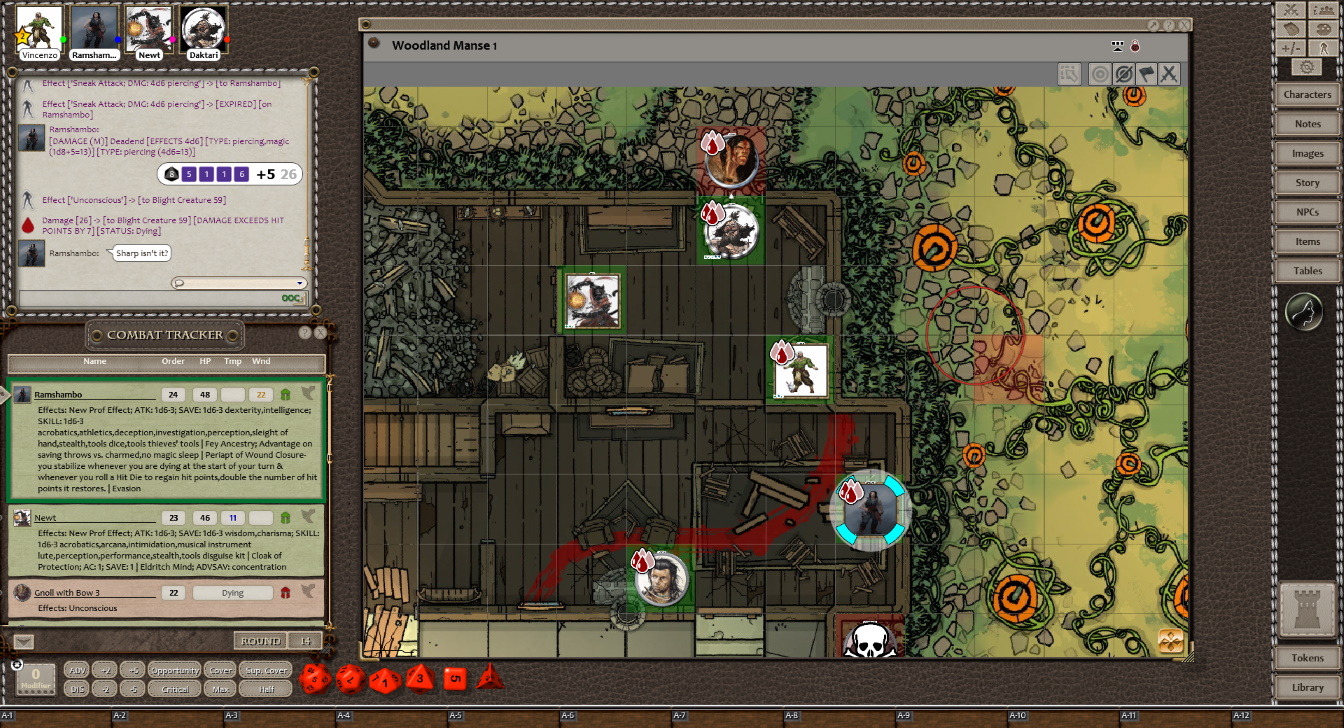Open the gear options button in sidebar
This screenshot has width=1344, height=728.
tap(1307, 67)
